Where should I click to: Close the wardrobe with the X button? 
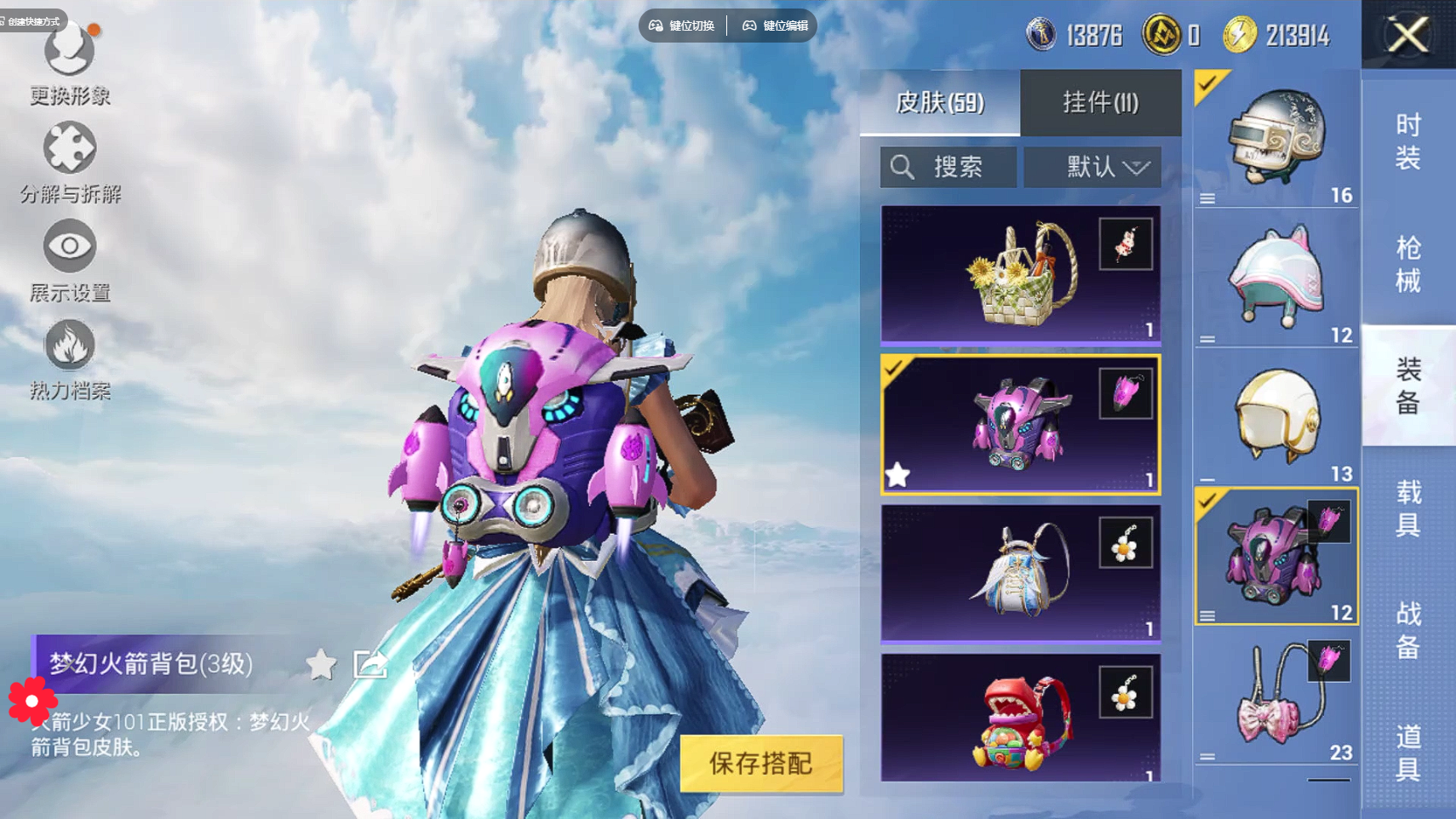coord(1407,35)
